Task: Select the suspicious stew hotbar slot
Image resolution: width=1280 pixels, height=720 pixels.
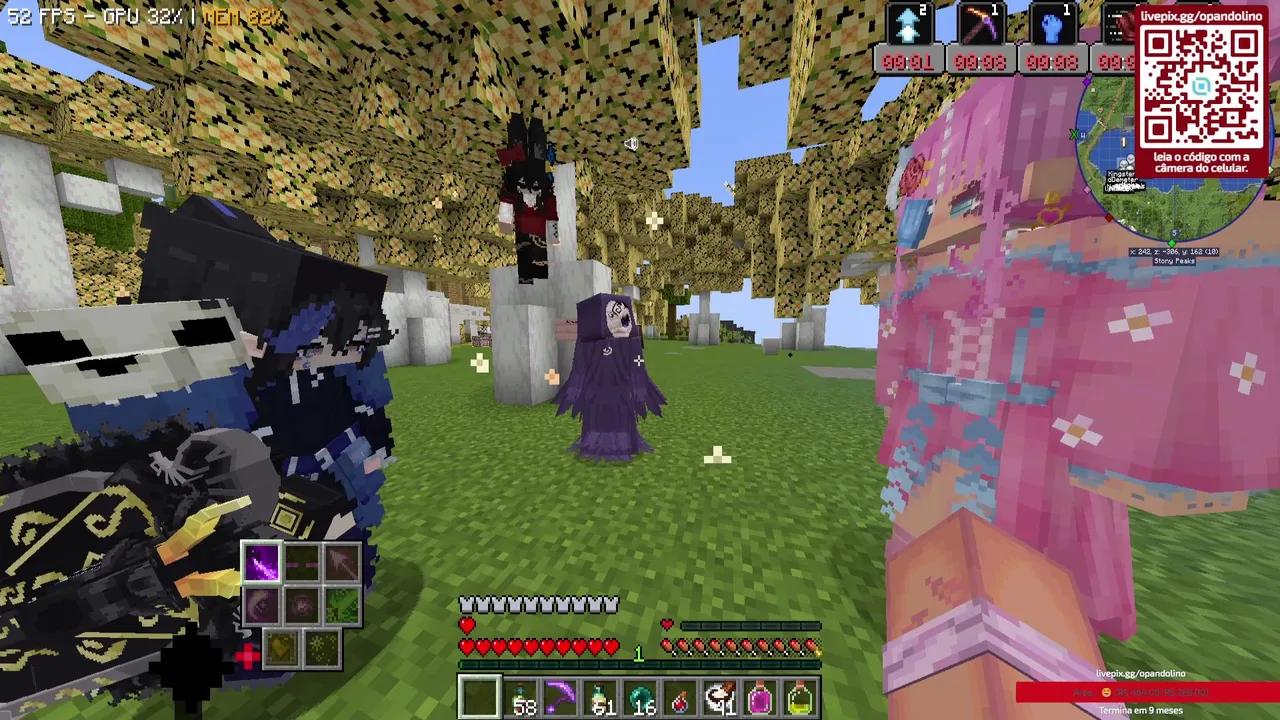Action: click(x=722, y=698)
